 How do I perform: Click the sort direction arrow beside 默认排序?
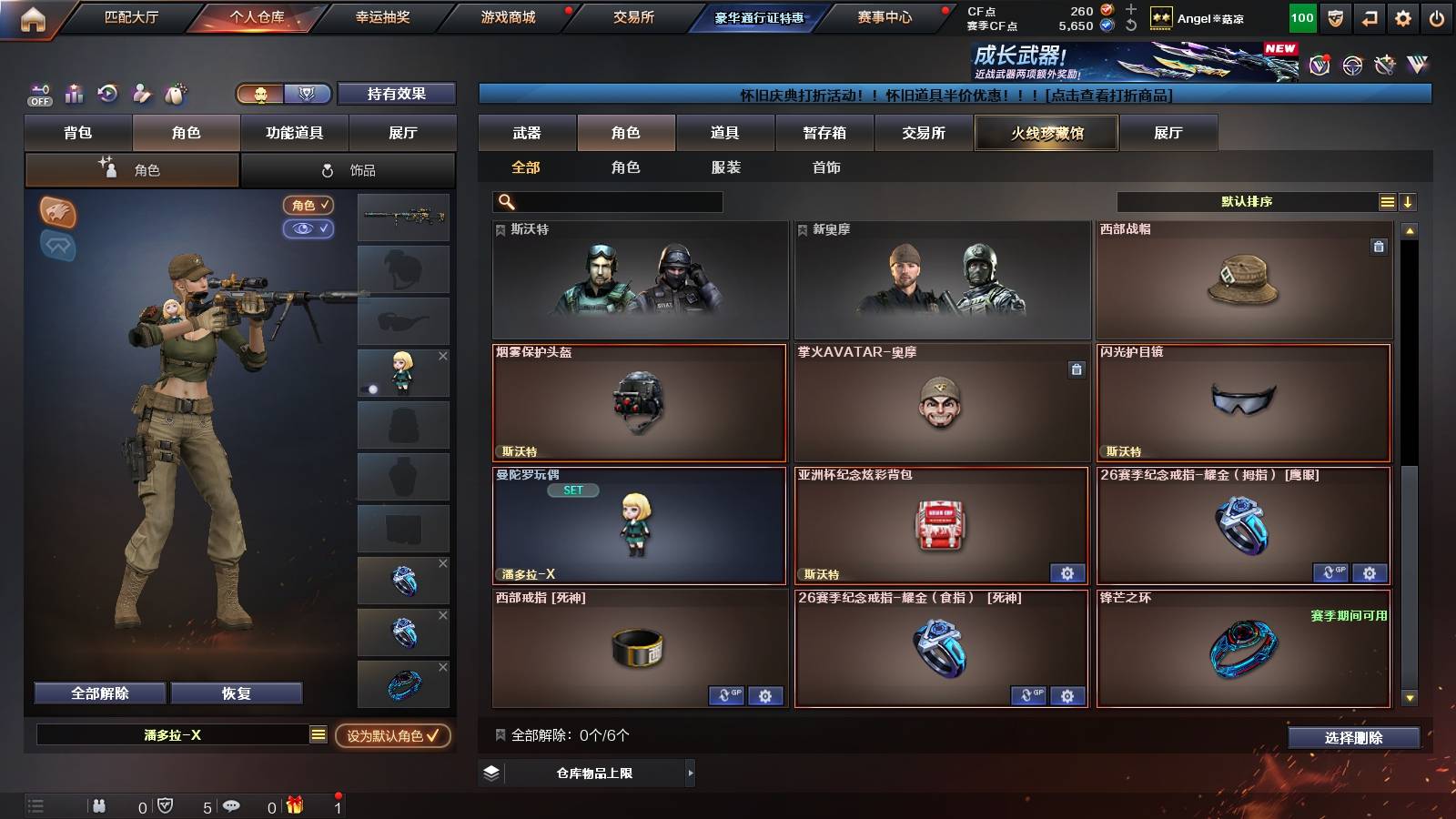1407,201
